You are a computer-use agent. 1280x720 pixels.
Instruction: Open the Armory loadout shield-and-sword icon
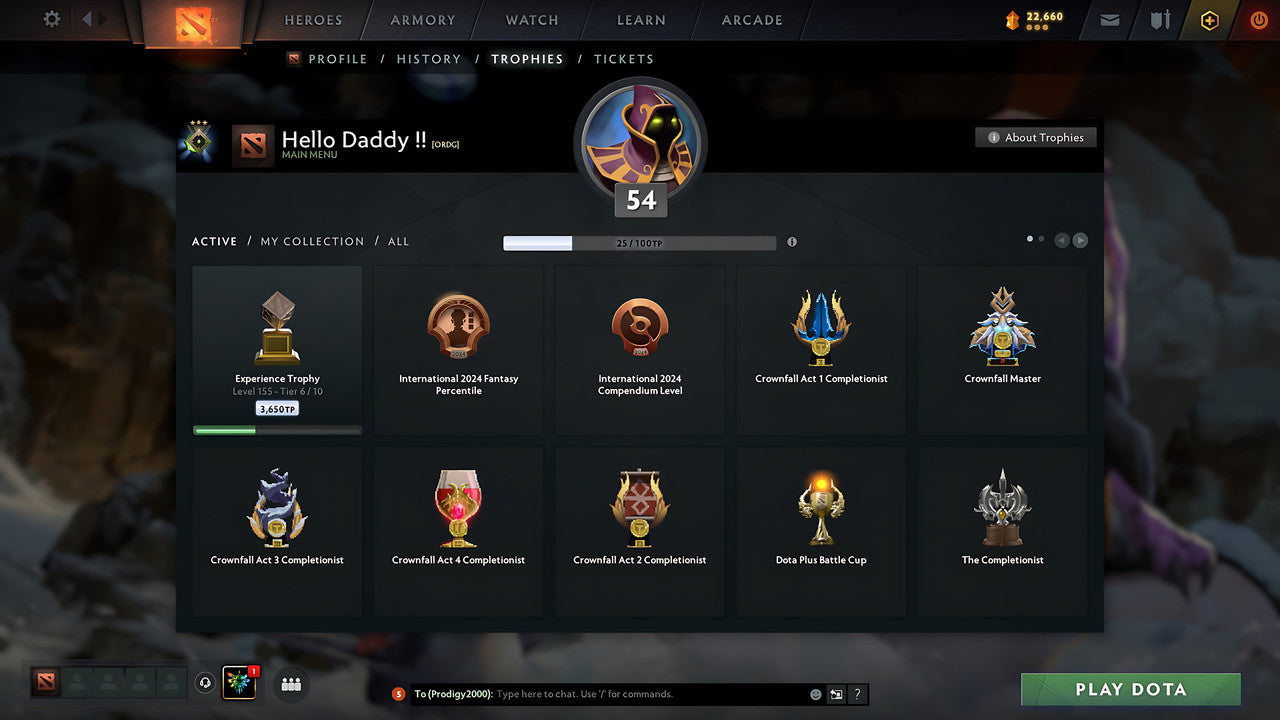(x=1158, y=20)
